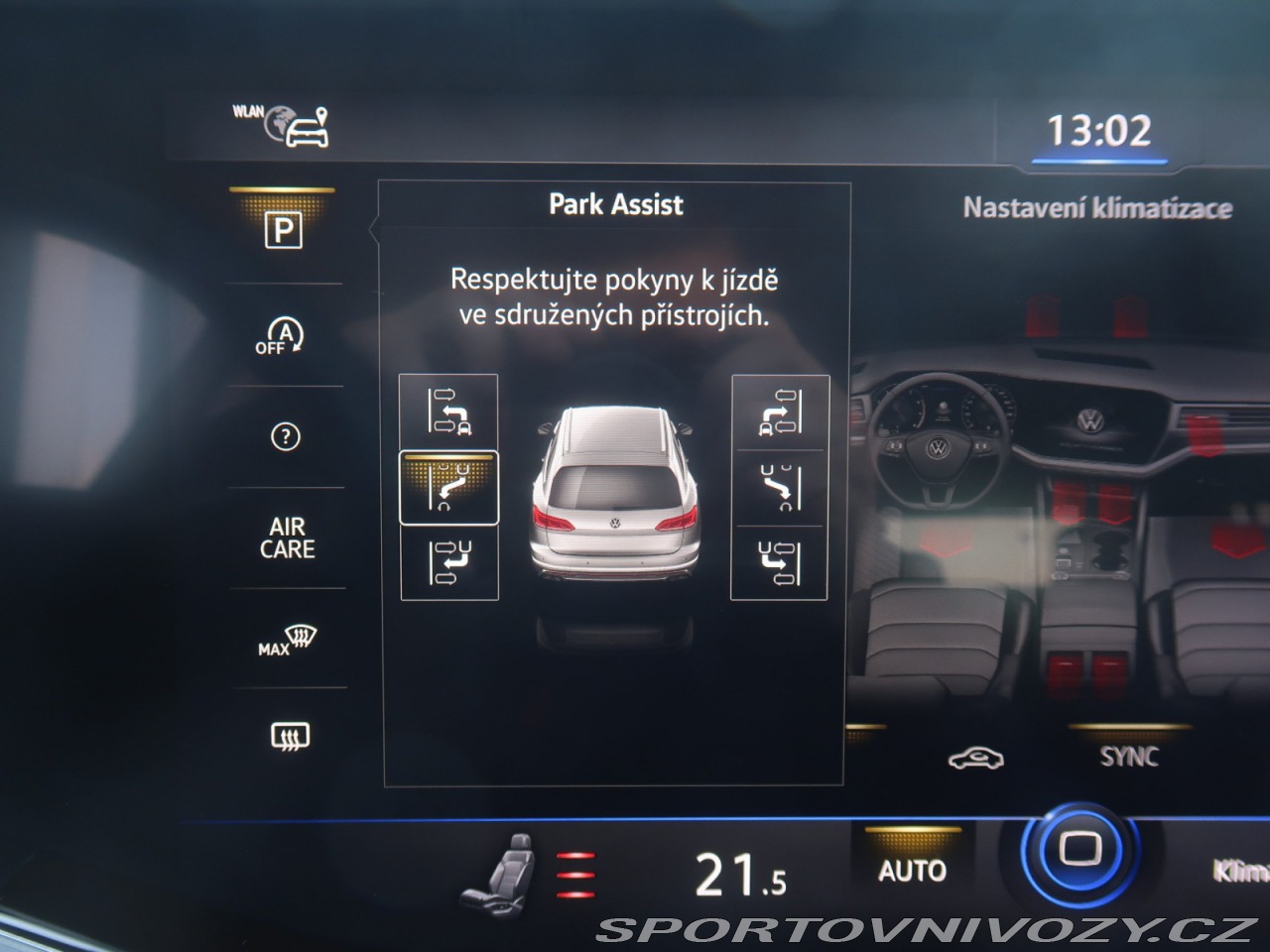Open the Park Assist P button
The height and width of the screenshot is (952, 1270).
pos(284,231)
